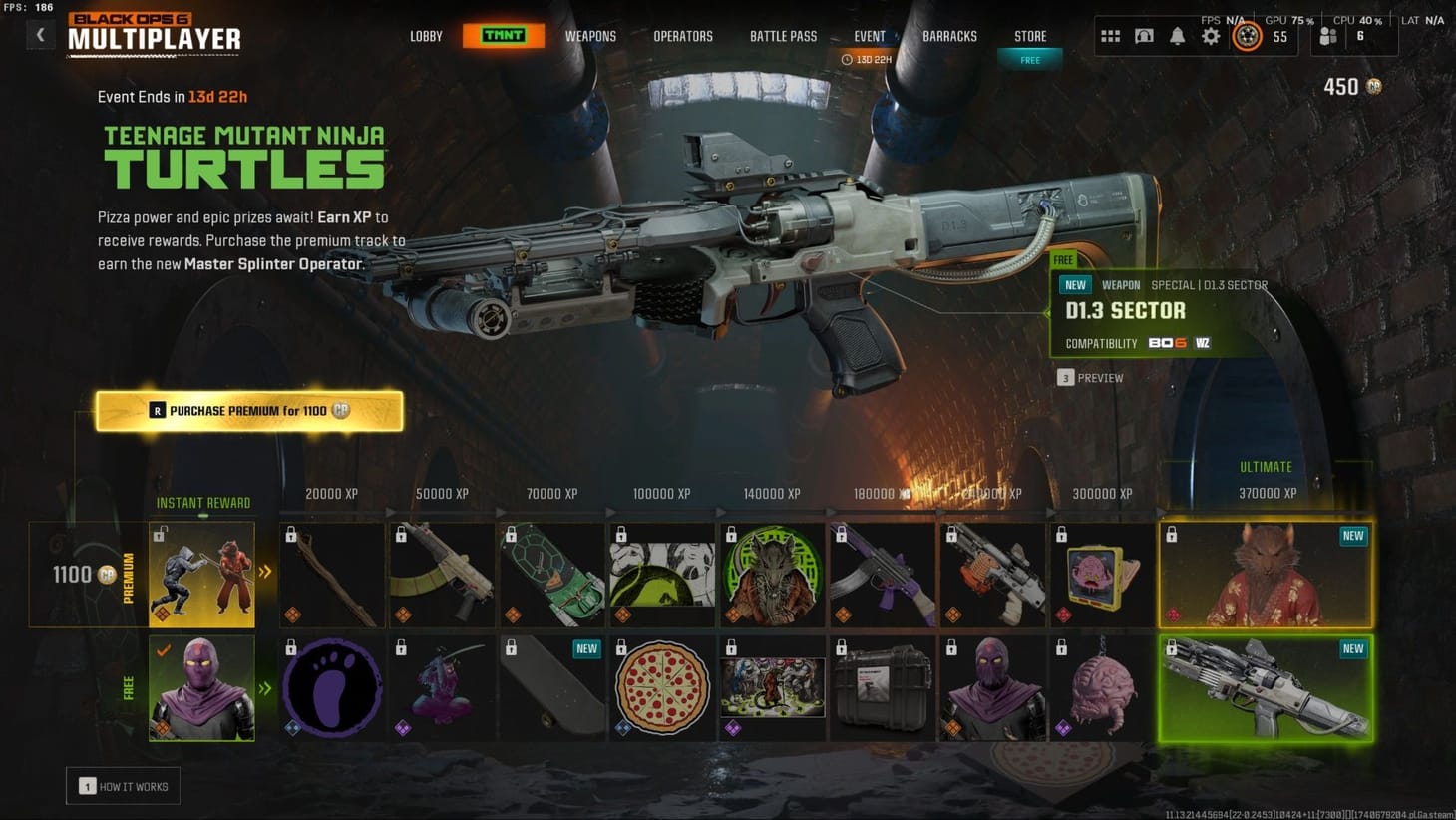Select the OPERATORS menu item
Image resolution: width=1456 pixels, height=820 pixels.
[x=683, y=35]
